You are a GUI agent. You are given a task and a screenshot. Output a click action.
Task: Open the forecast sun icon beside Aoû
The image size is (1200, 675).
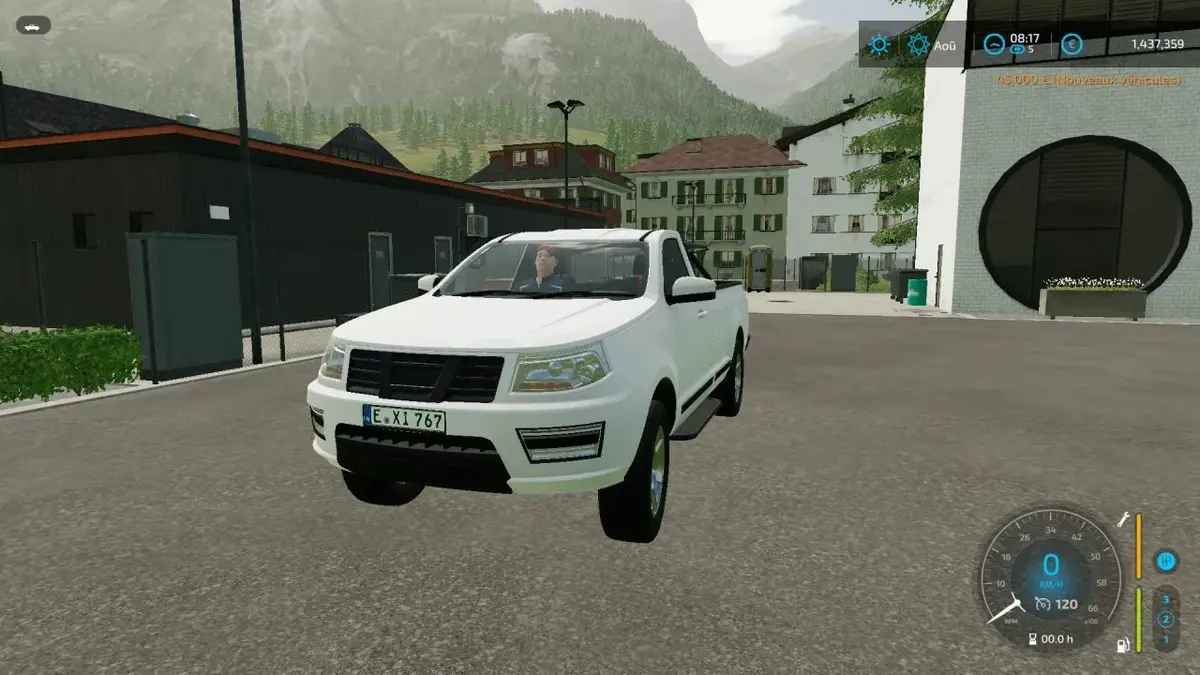[x=918, y=44]
